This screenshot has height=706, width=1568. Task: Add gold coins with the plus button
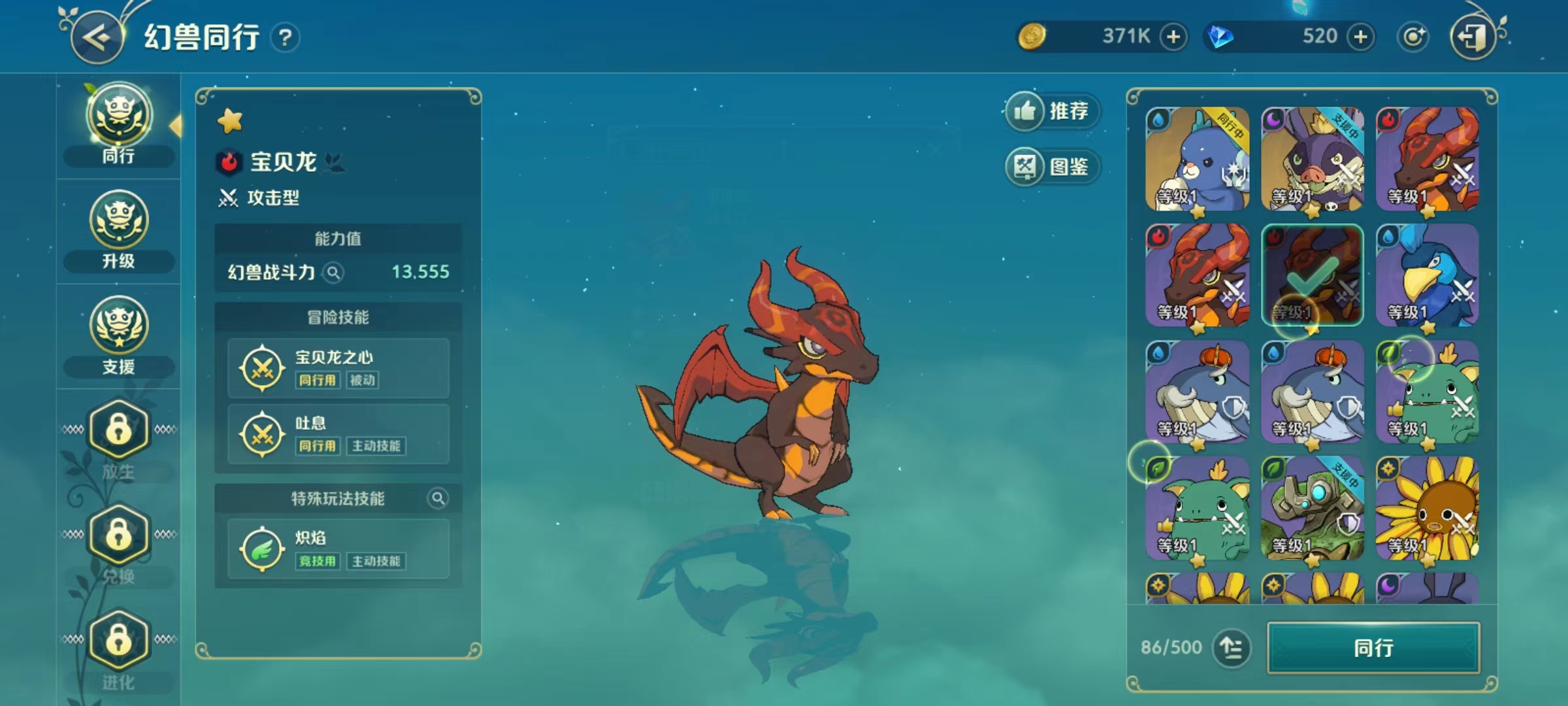click(x=1173, y=37)
